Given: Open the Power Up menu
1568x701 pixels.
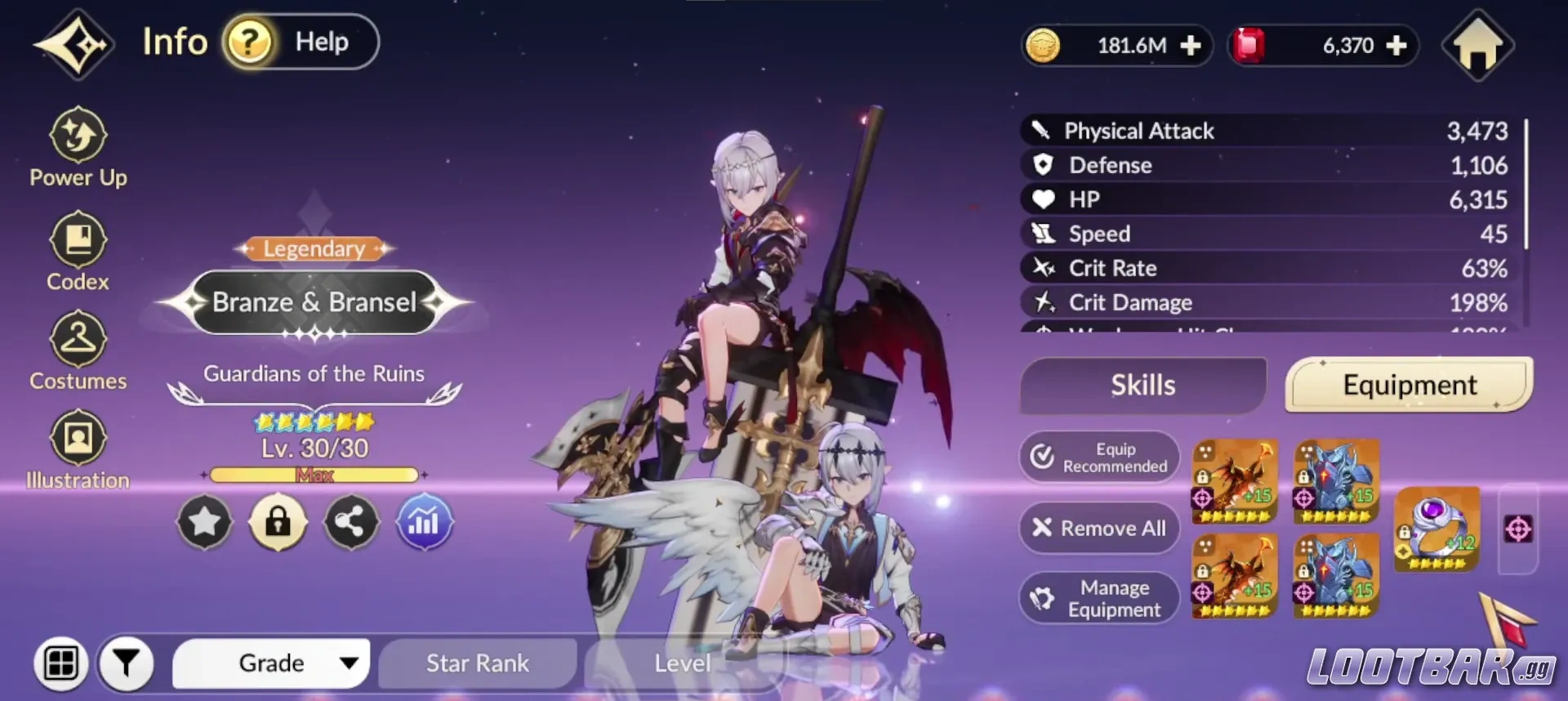Looking at the screenshot, I should pos(78,148).
